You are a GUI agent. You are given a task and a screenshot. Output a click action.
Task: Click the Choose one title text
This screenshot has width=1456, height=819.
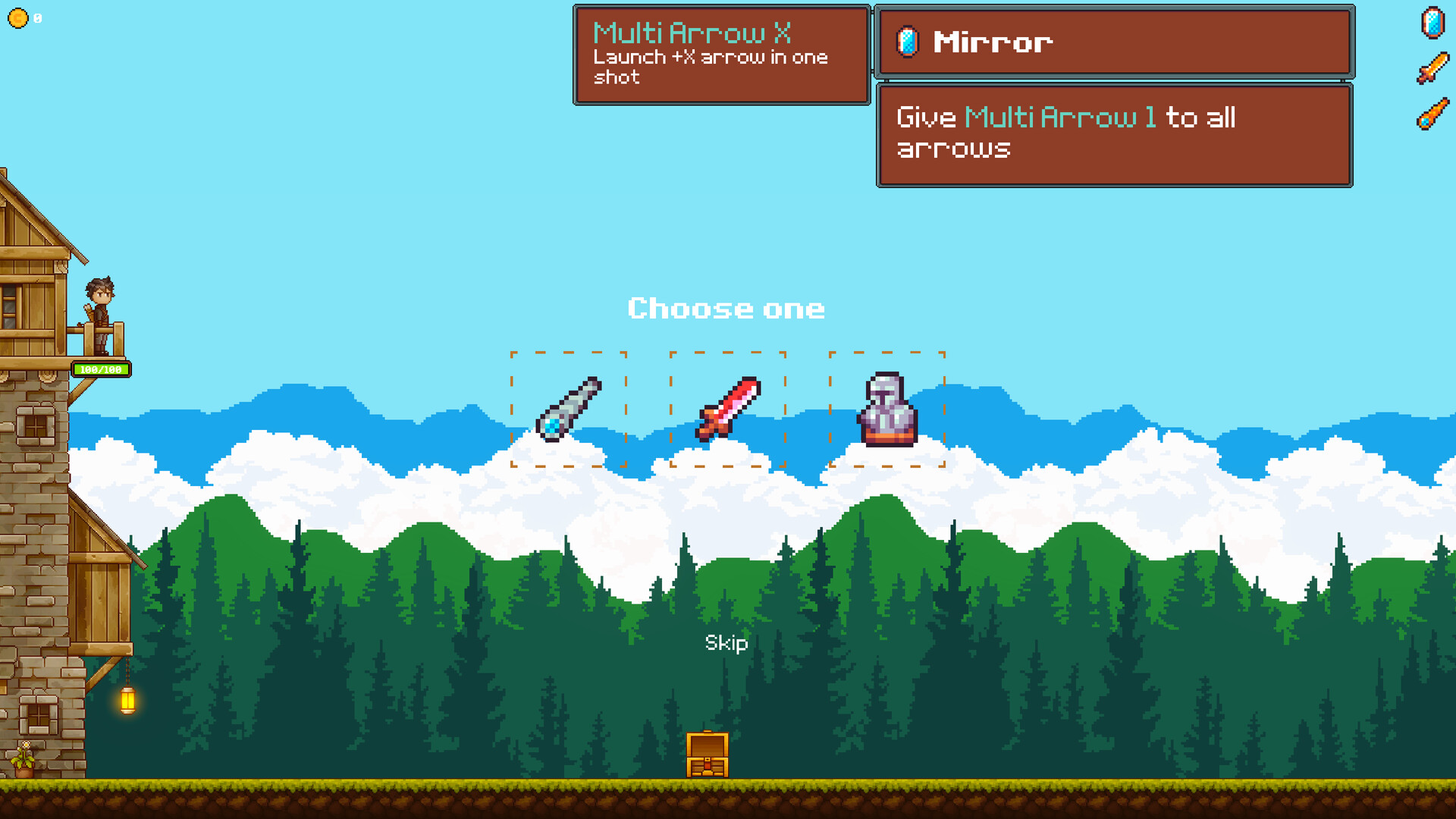click(726, 308)
